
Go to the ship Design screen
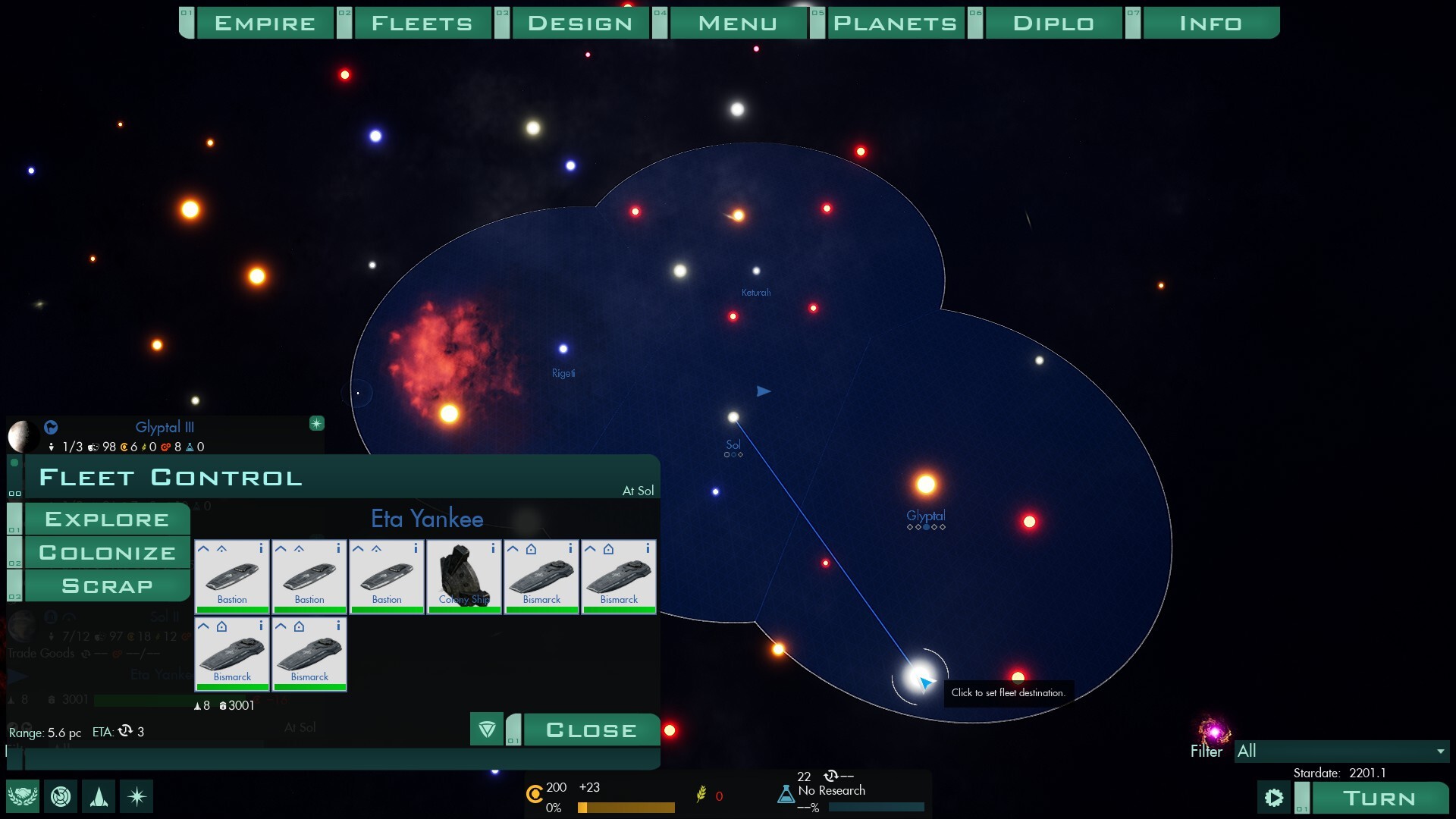[x=580, y=23]
